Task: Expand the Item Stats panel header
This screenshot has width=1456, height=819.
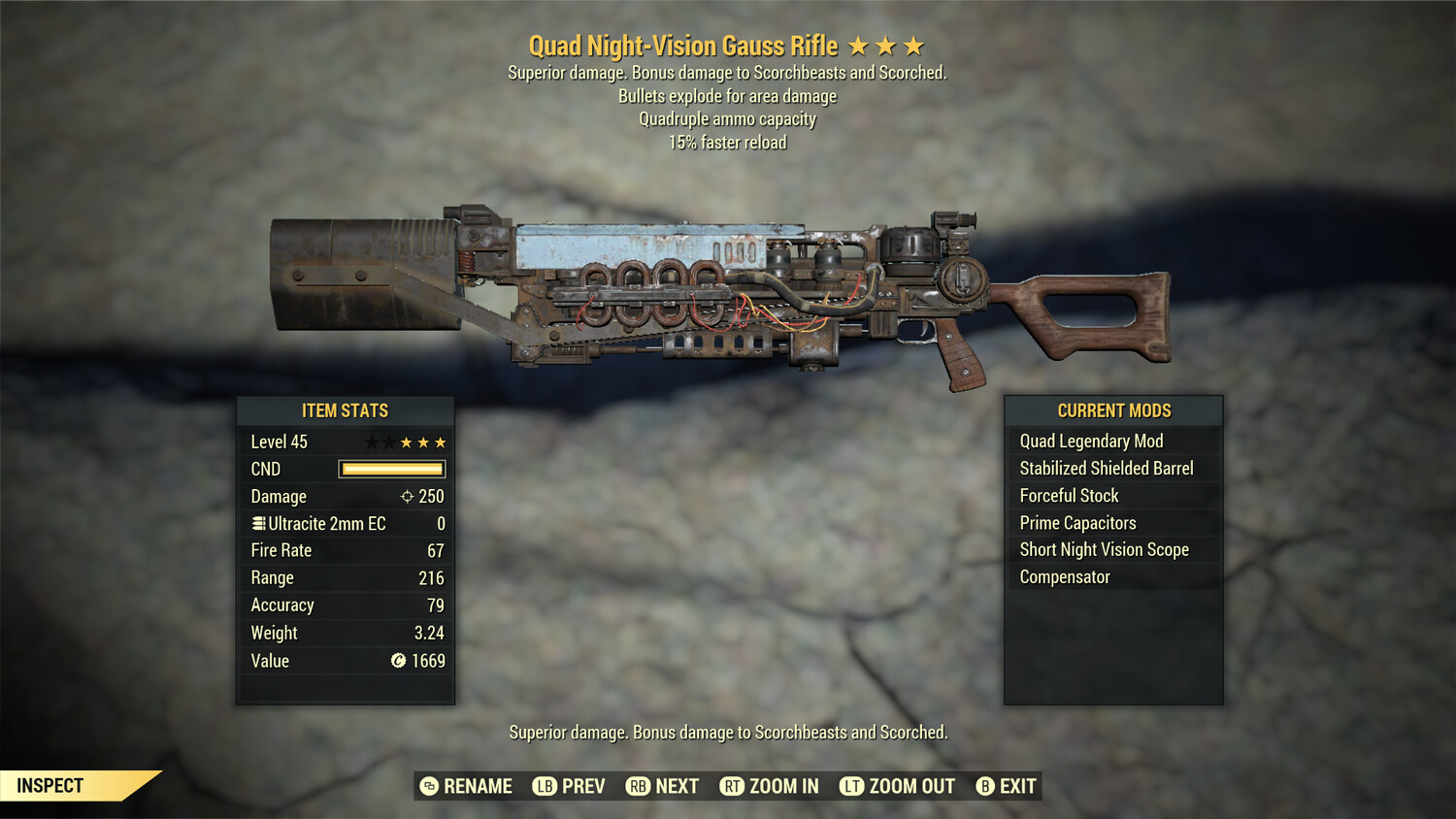Action: (345, 409)
